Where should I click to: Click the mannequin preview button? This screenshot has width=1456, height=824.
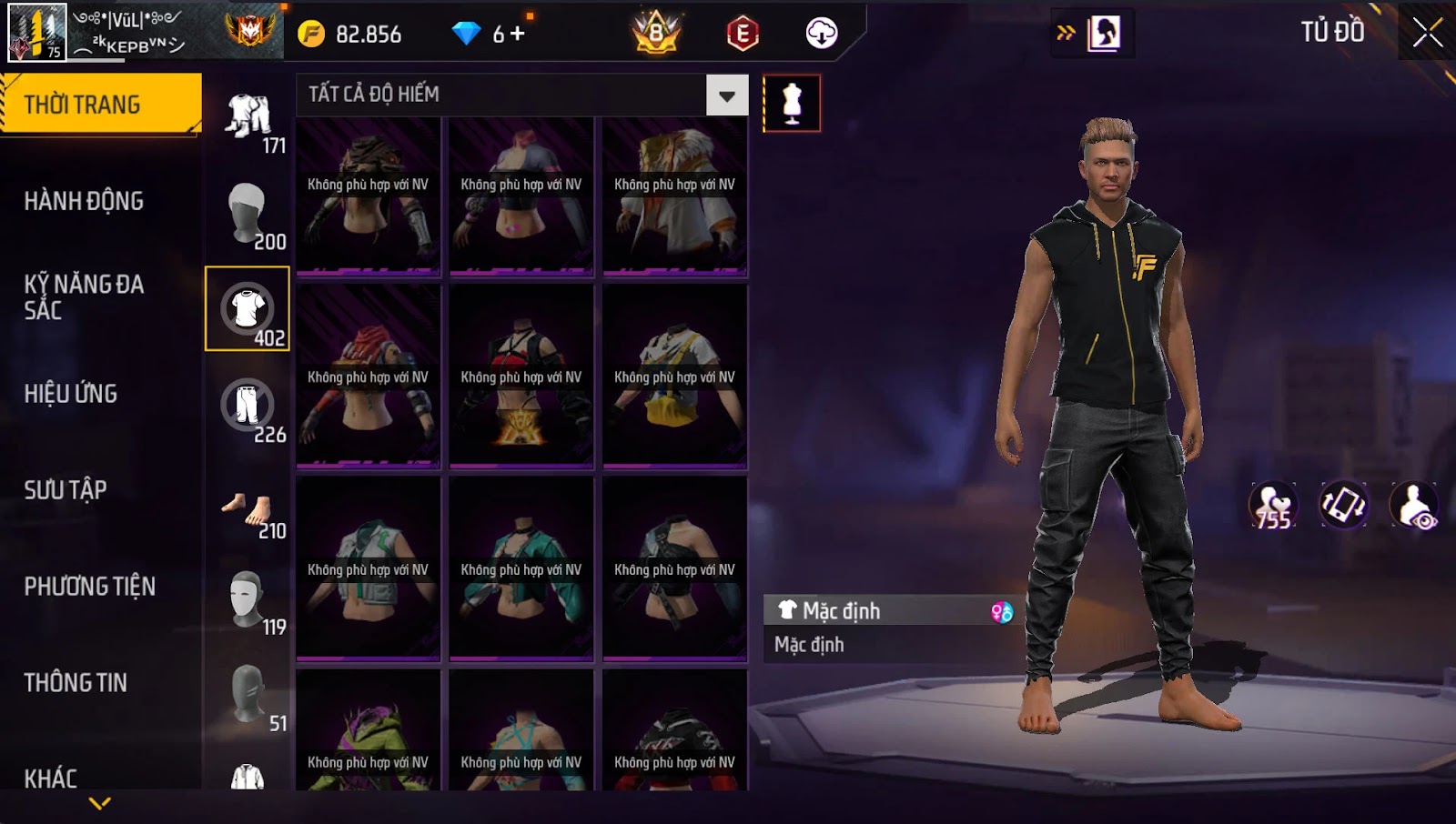coord(792,104)
